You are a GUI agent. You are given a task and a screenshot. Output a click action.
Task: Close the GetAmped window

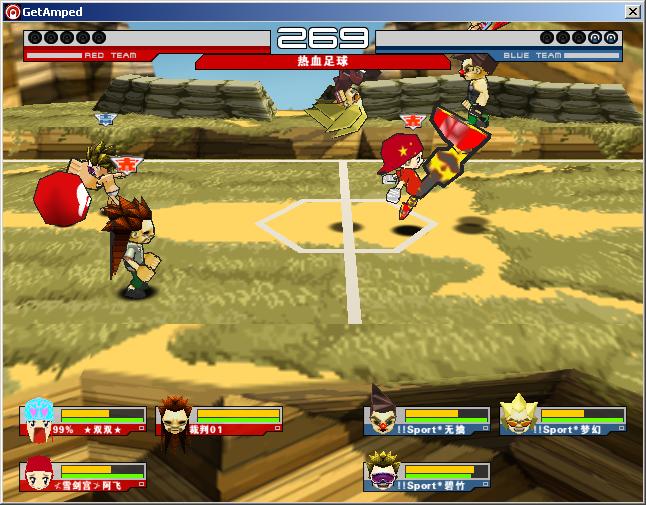(x=632, y=12)
